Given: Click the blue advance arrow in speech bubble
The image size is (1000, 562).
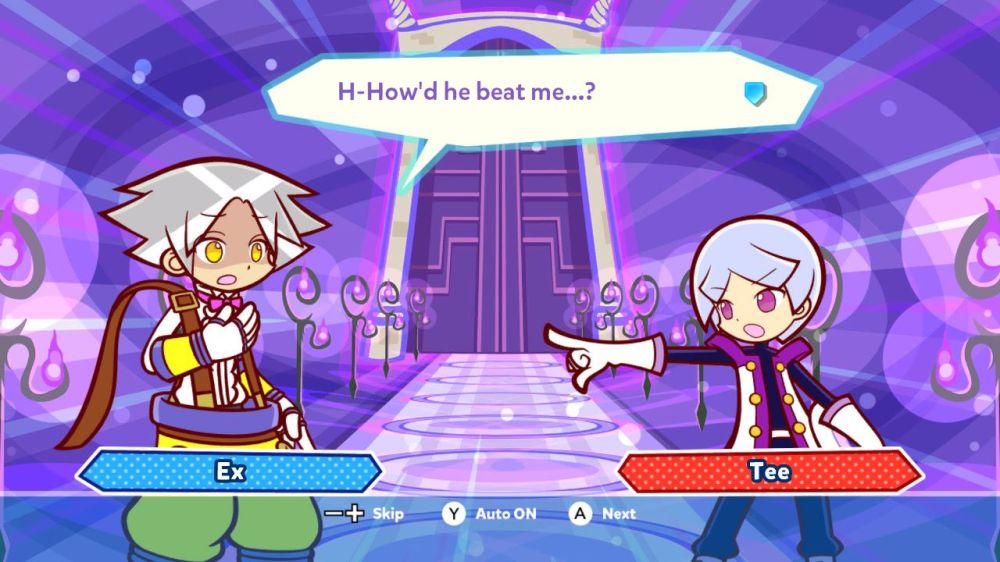Looking at the screenshot, I should click(x=755, y=94).
